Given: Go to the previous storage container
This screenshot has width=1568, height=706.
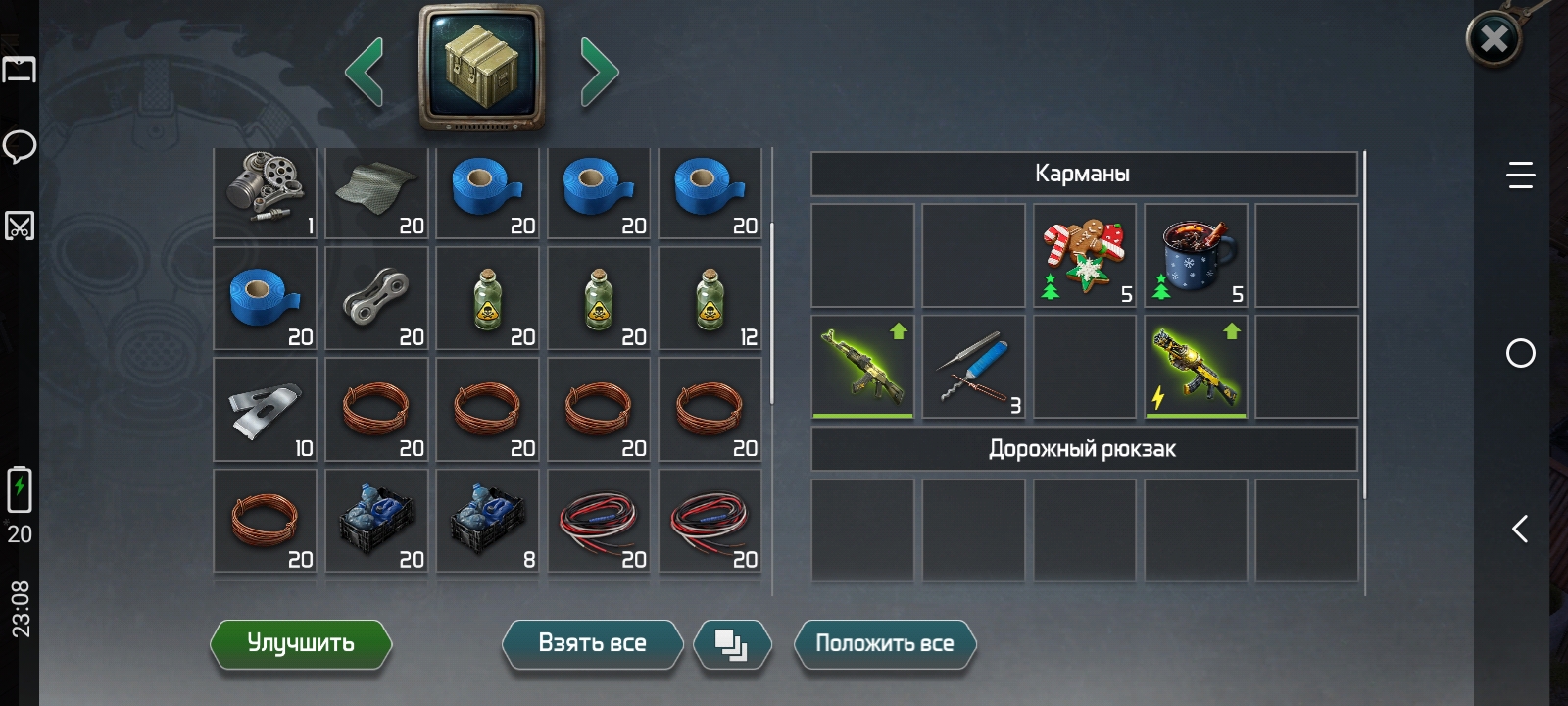Looking at the screenshot, I should (365, 72).
